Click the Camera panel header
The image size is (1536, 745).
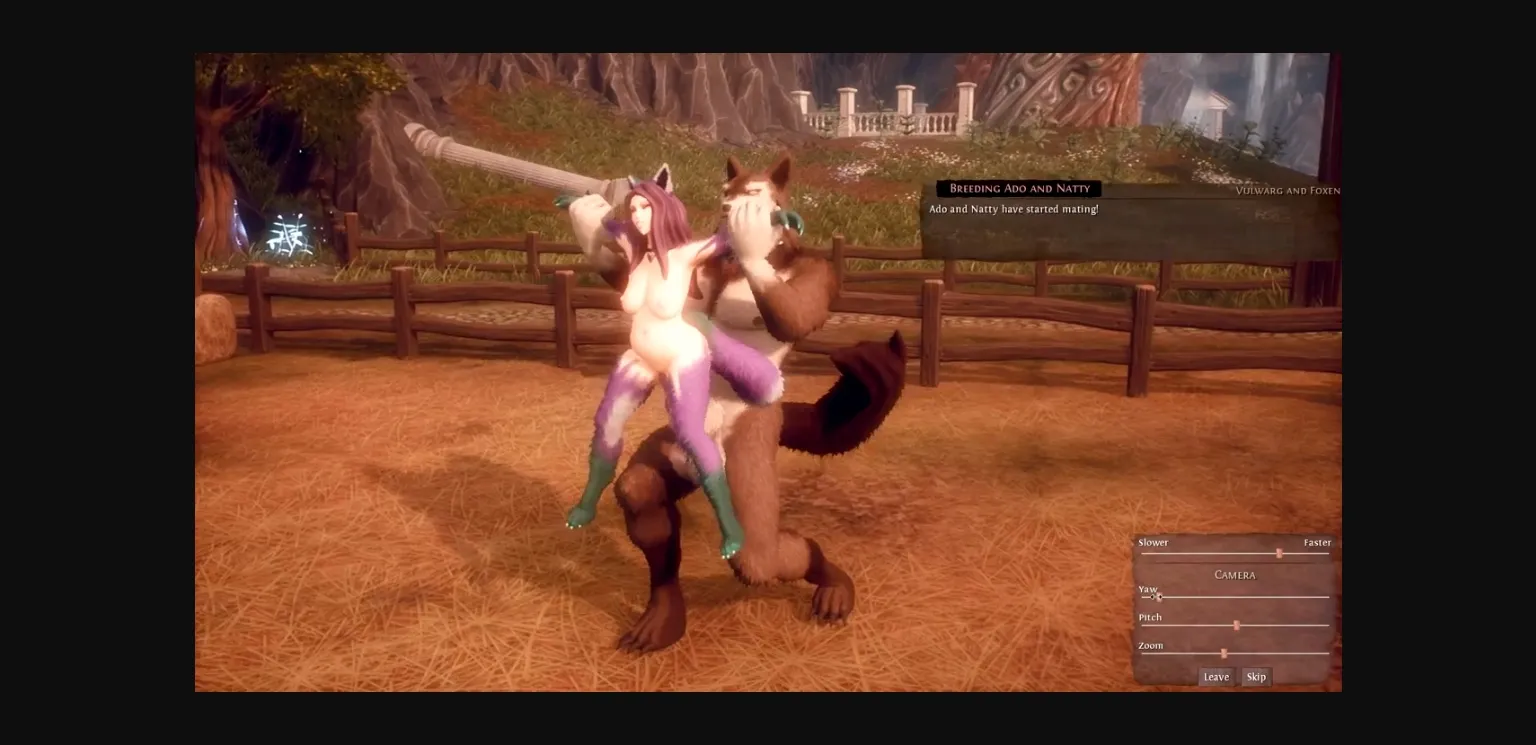click(1235, 575)
